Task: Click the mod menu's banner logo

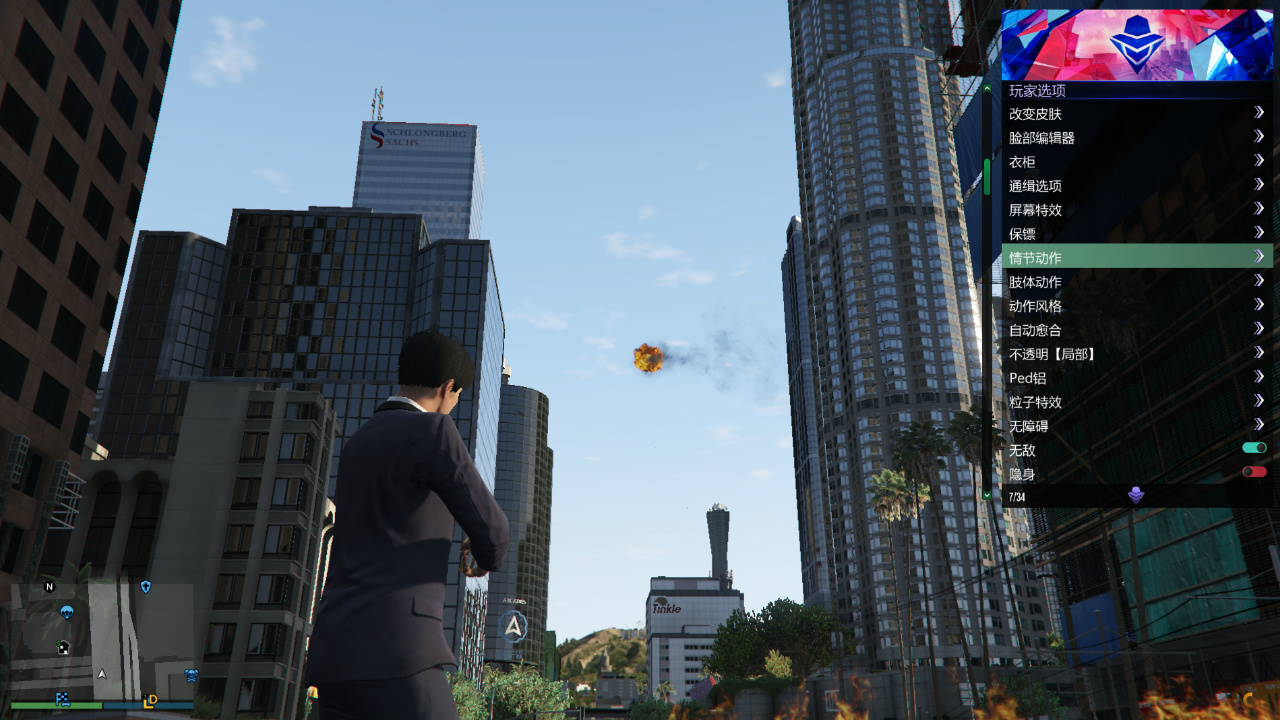Action: 1137,45
